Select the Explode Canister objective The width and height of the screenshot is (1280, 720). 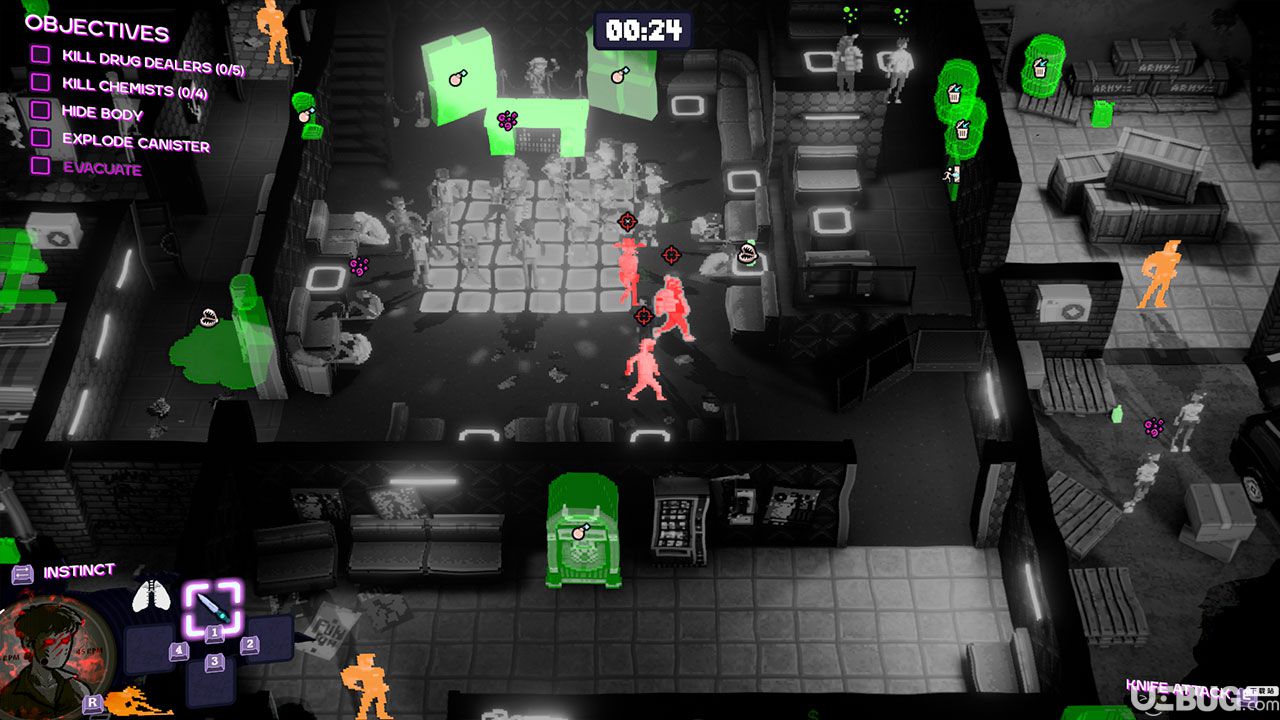coord(135,141)
